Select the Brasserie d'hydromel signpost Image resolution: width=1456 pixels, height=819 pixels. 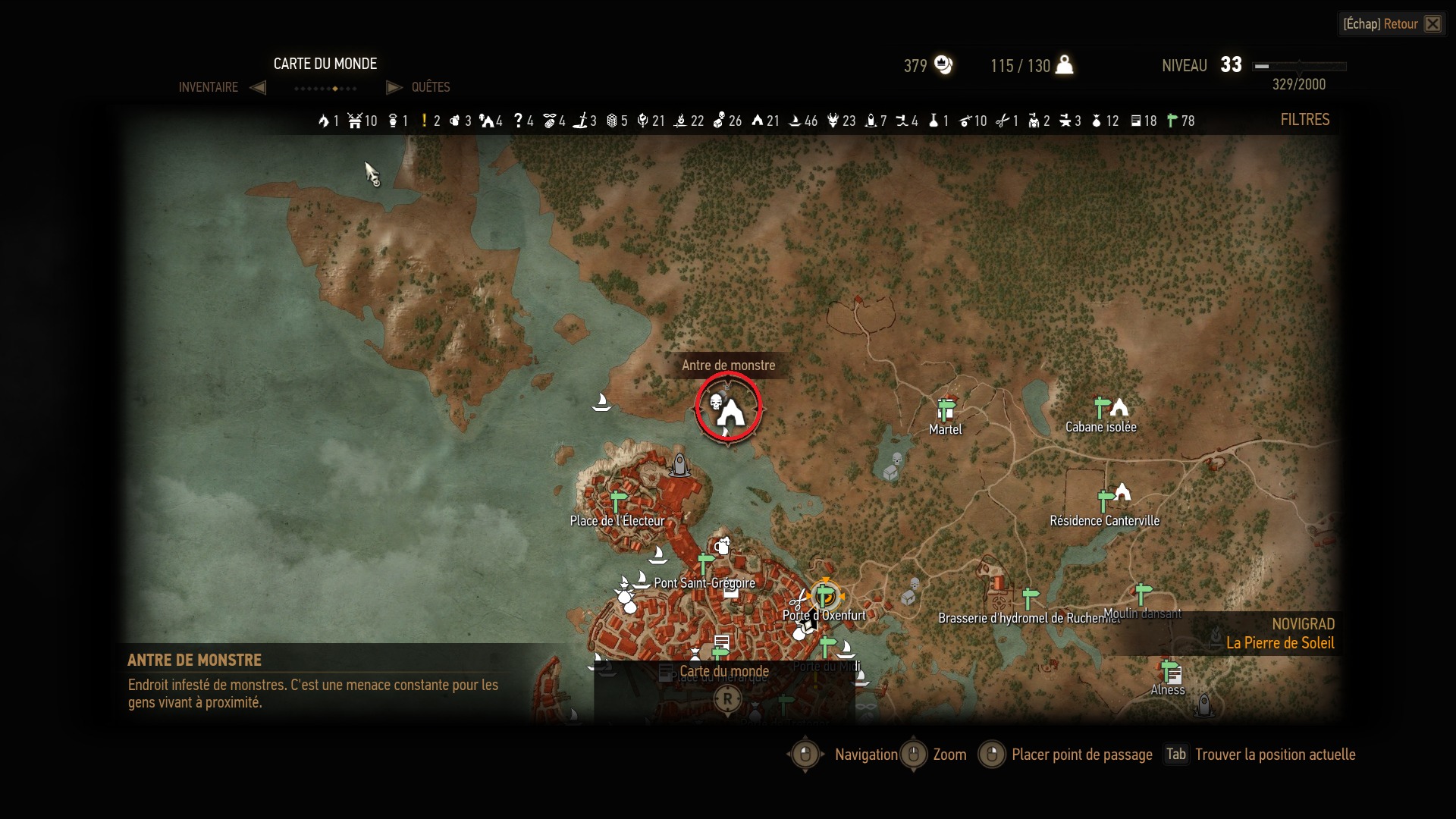tap(1030, 599)
